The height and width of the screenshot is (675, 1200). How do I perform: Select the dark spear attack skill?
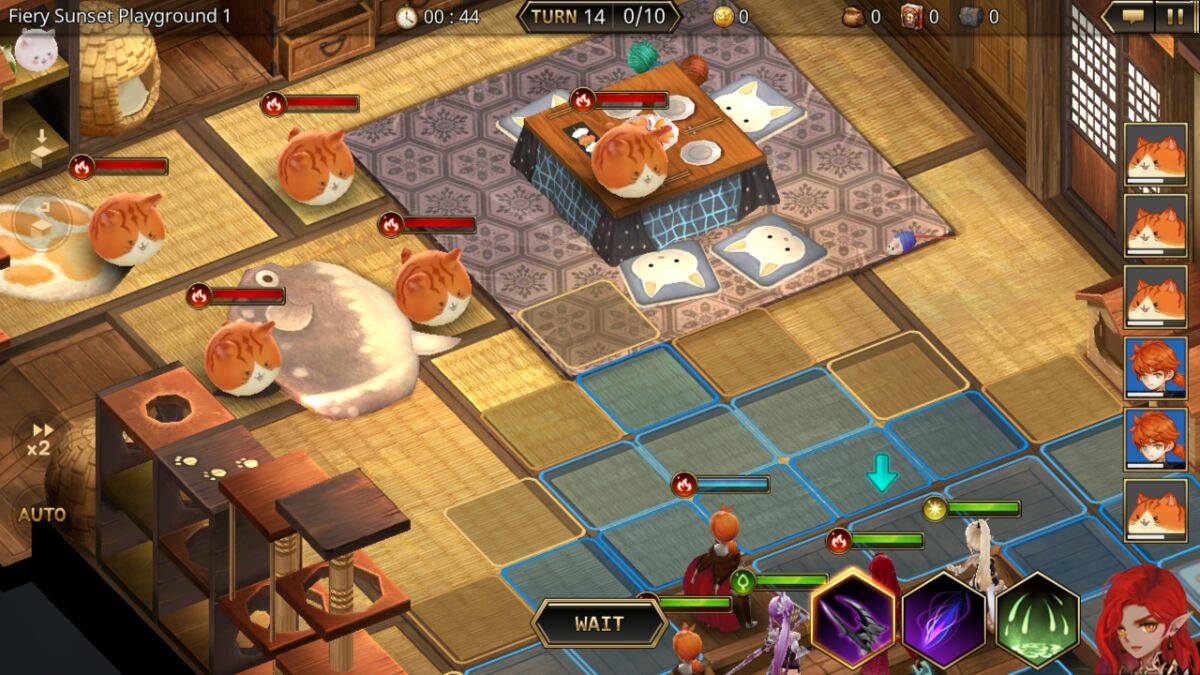click(x=853, y=620)
